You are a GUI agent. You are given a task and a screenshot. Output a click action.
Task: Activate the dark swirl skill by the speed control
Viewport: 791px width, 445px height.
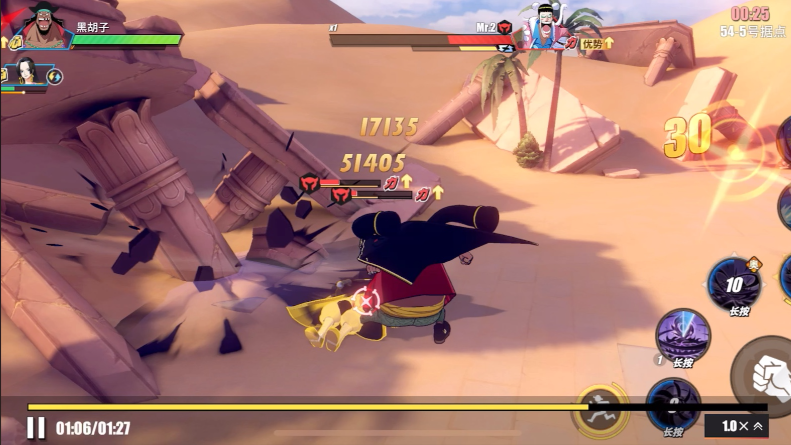tap(672, 402)
